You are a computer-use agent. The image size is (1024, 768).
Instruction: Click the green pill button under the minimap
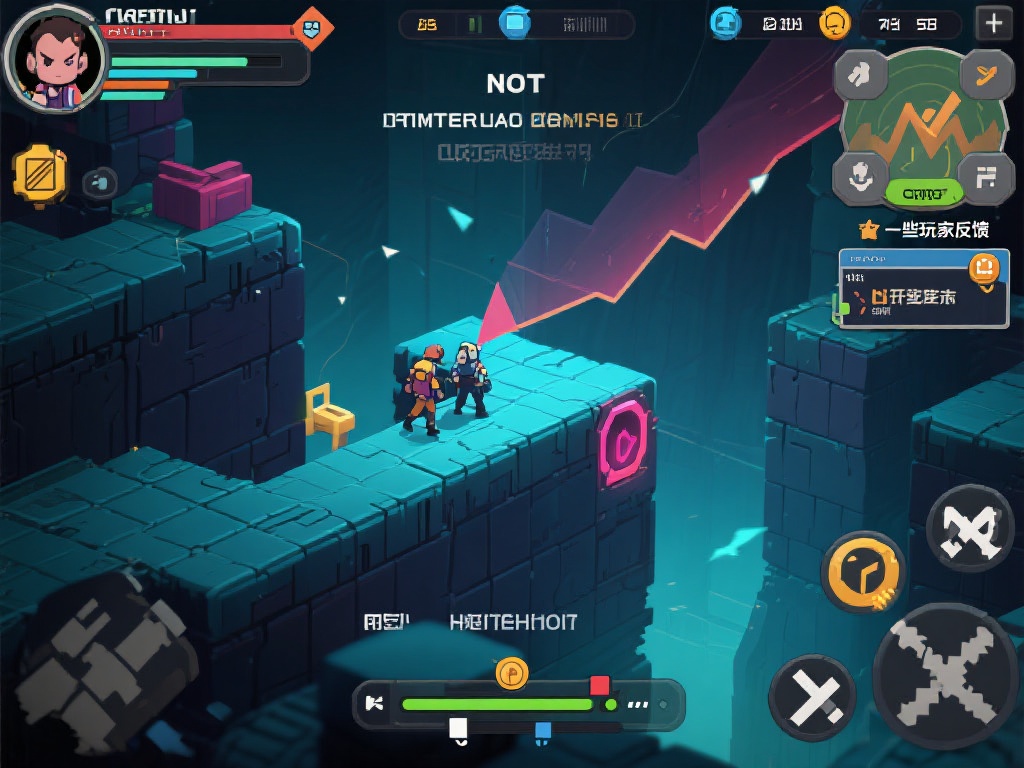(924, 192)
